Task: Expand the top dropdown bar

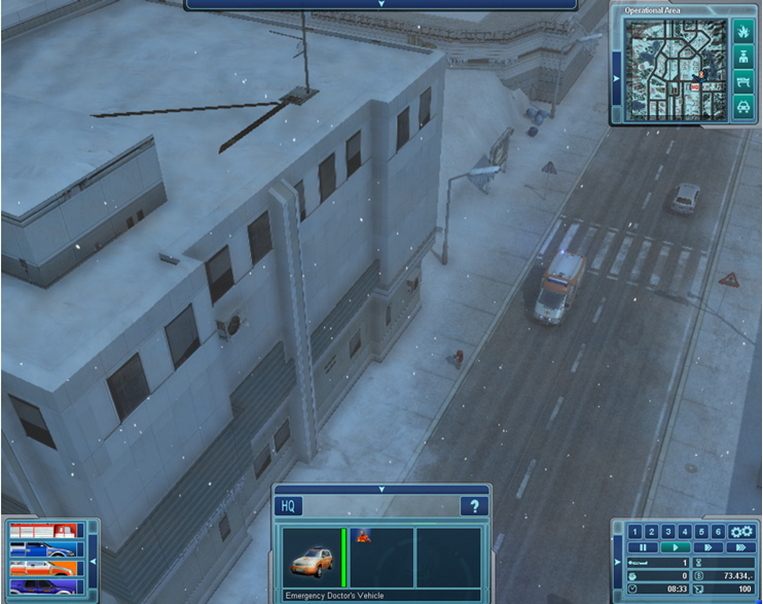Action: click(381, 4)
